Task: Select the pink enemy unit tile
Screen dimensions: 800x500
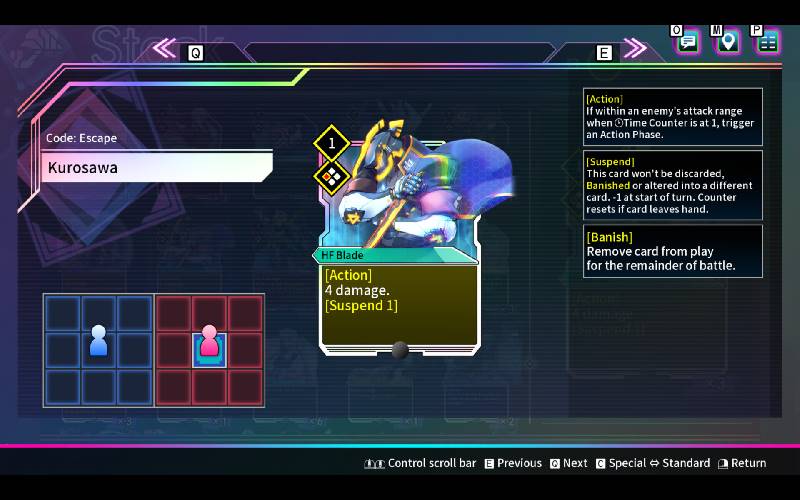Action: point(209,341)
